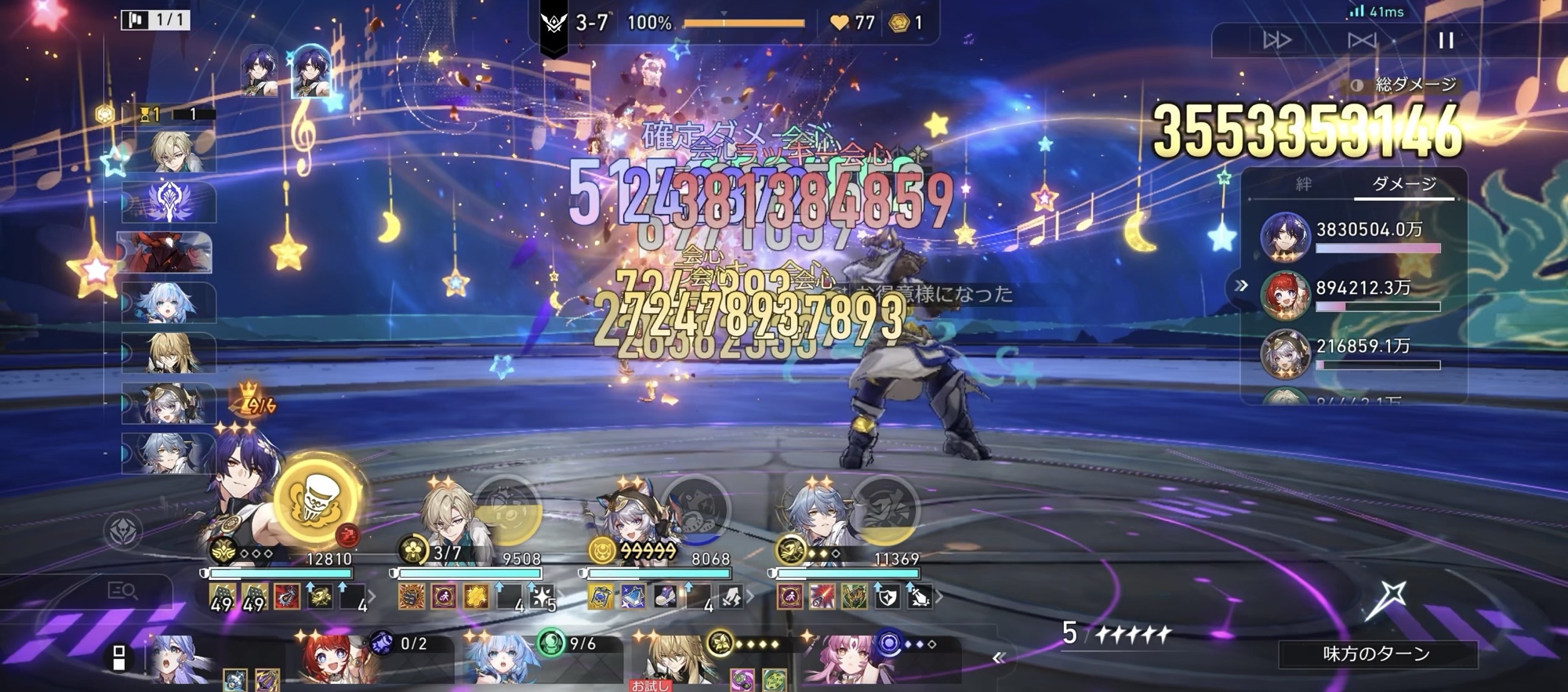1568x692 pixels.
Task: Pause the battle
Action: pos(1446,40)
